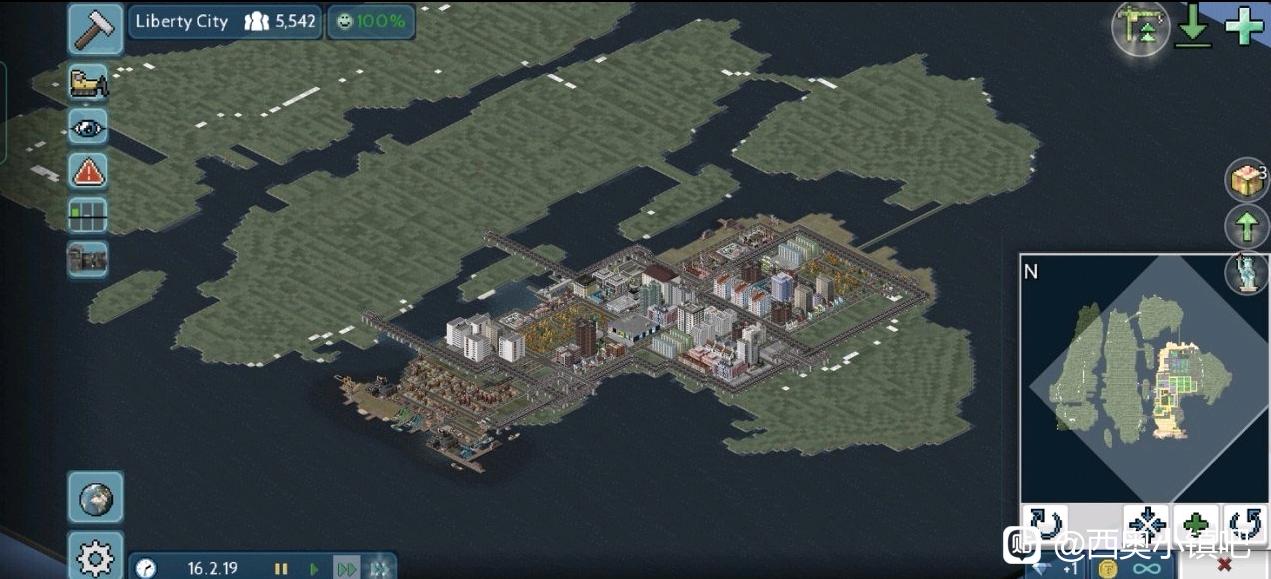
Task: Click the Liberty City name panel
Action: [x=182, y=21]
